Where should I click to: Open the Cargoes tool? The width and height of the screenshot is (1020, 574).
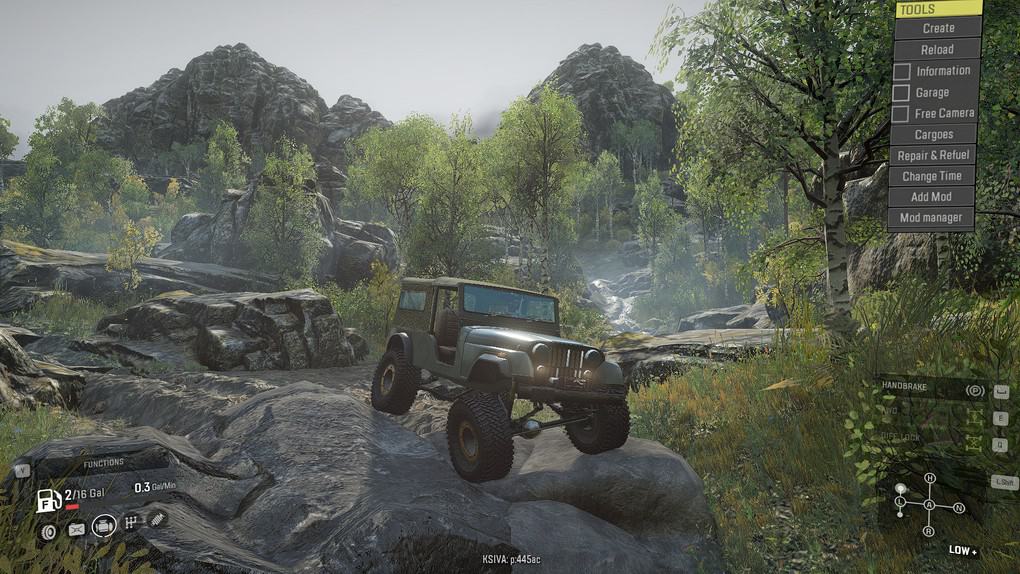point(933,134)
